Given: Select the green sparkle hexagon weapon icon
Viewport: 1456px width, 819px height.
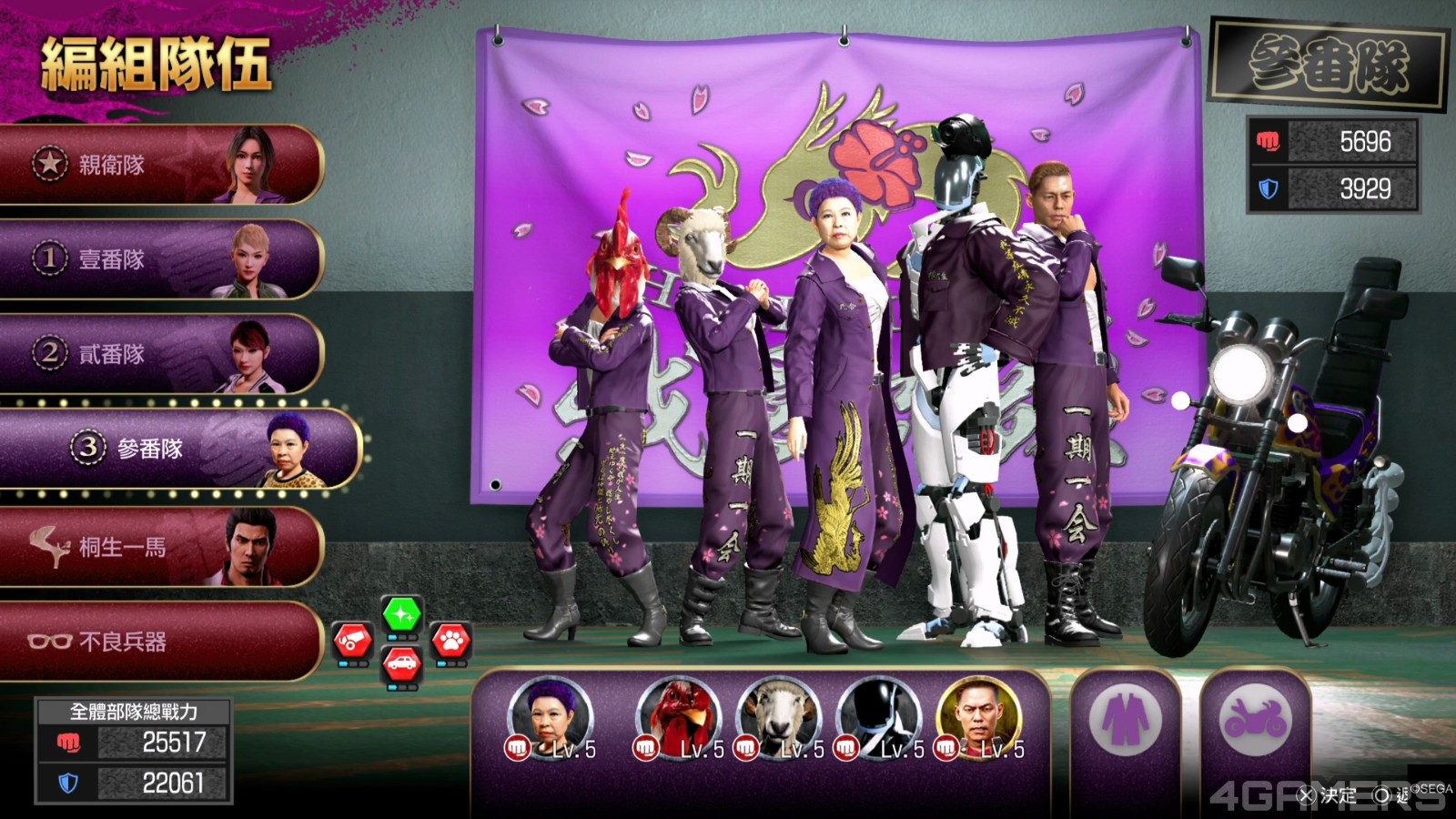Looking at the screenshot, I should click(401, 615).
